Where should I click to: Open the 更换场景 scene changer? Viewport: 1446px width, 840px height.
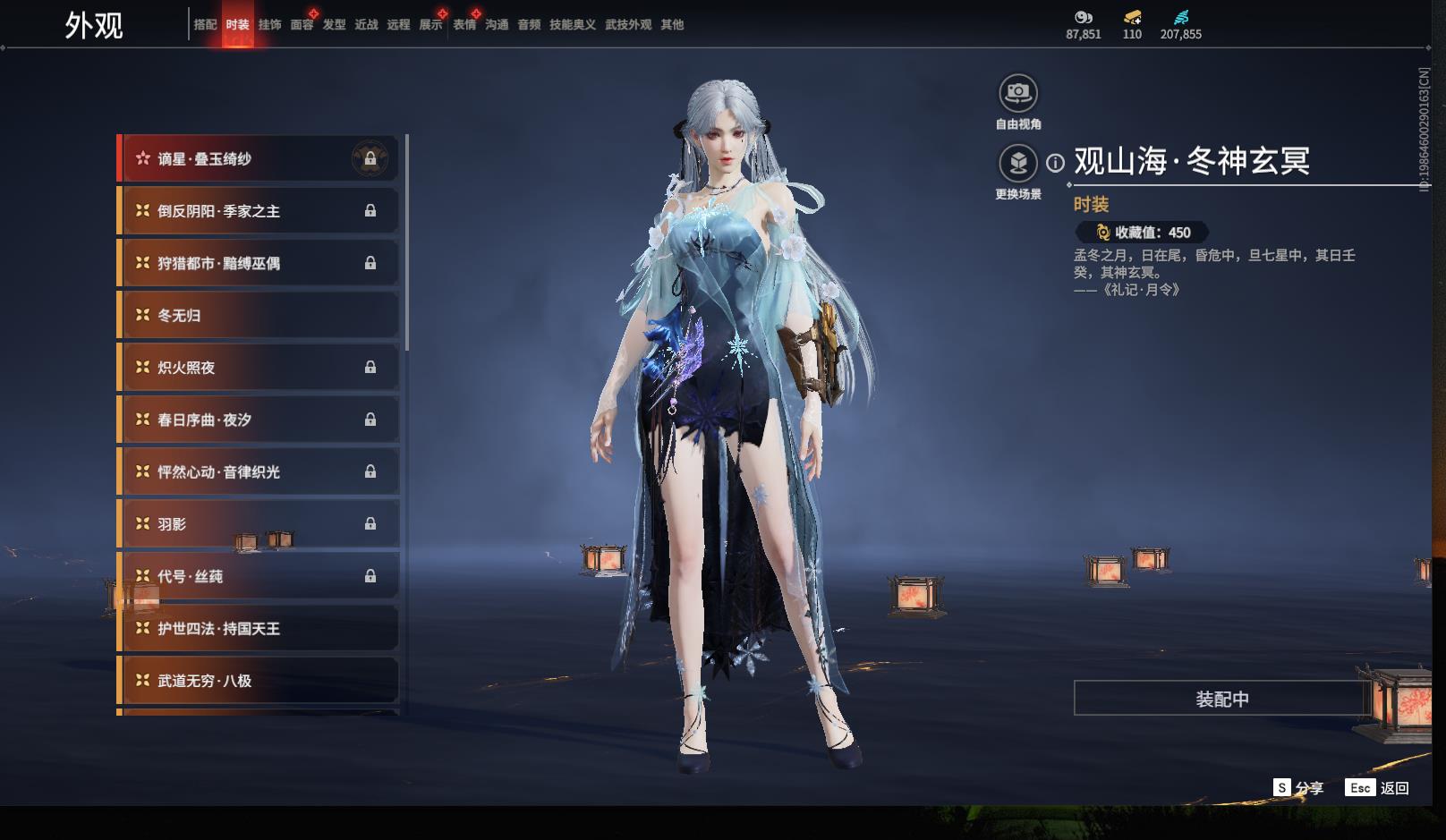1018,164
